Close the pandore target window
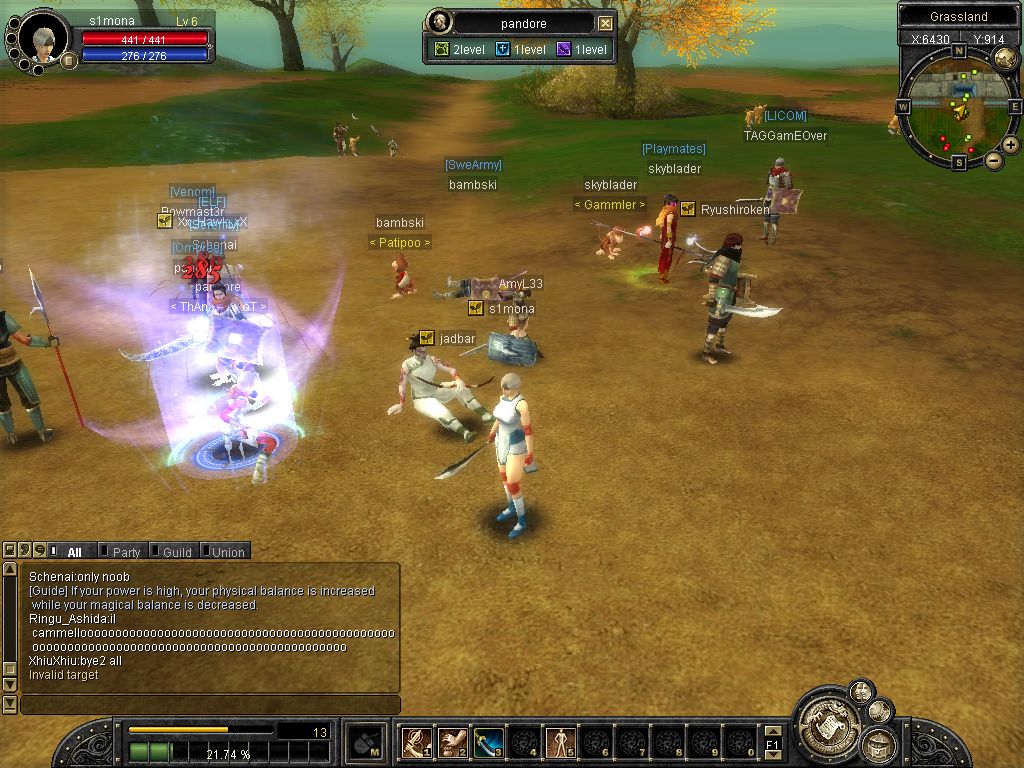This screenshot has width=1024, height=768. pos(606,23)
